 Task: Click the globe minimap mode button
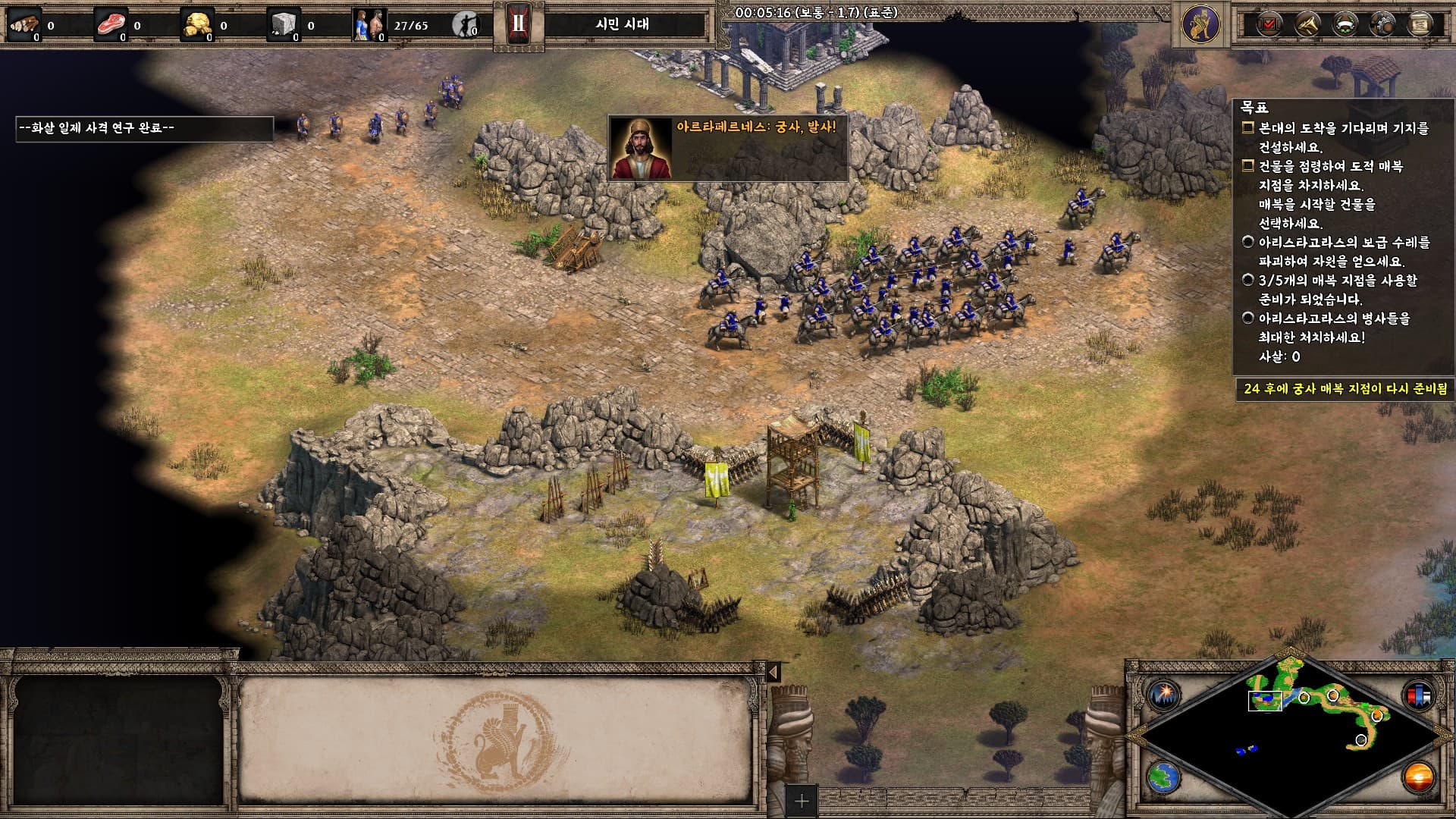point(1162,777)
